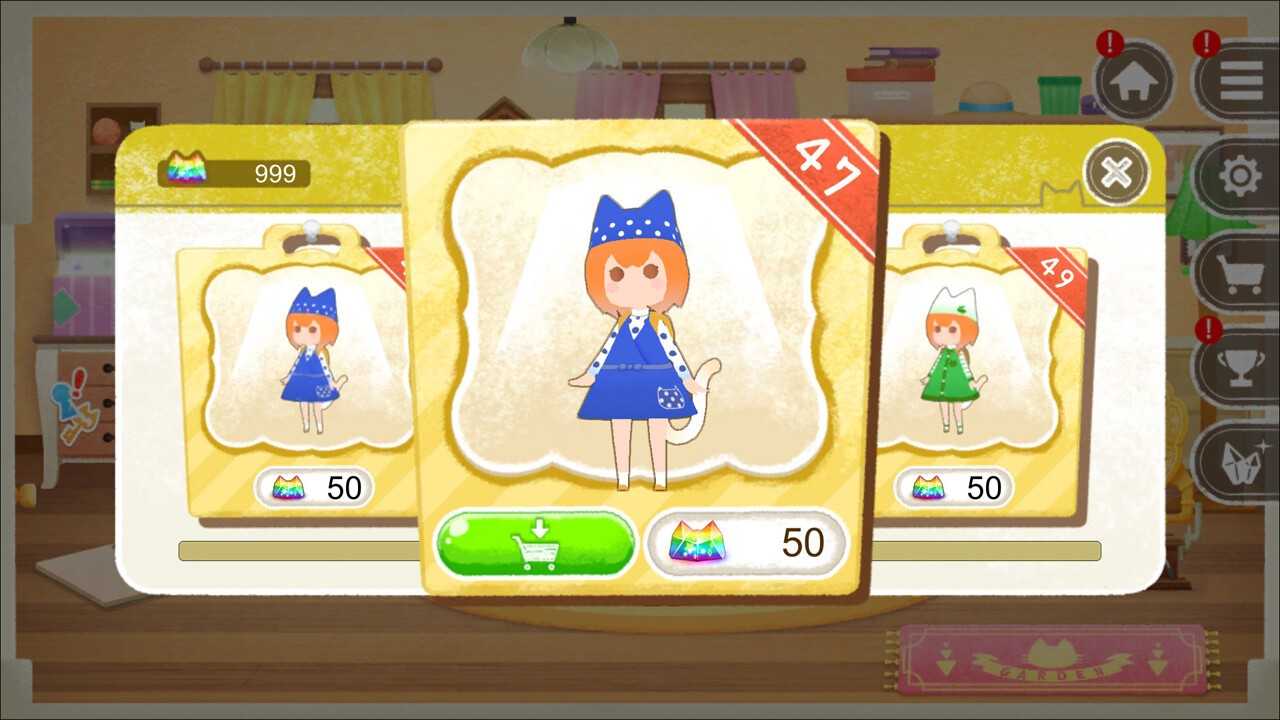
Task: Close the outfit detail popup
Action: click(1114, 172)
